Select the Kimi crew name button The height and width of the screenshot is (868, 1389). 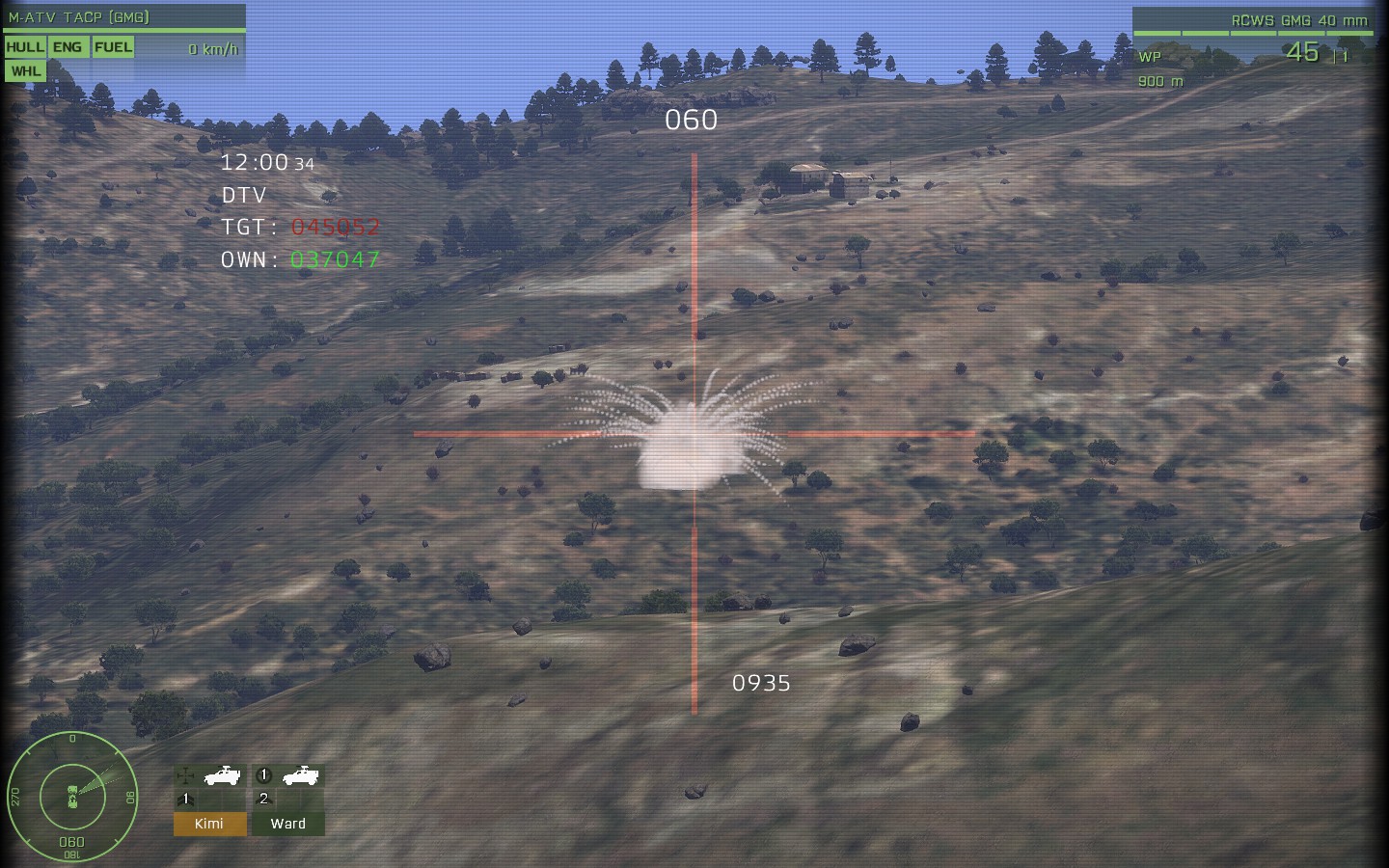coord(209,824)
